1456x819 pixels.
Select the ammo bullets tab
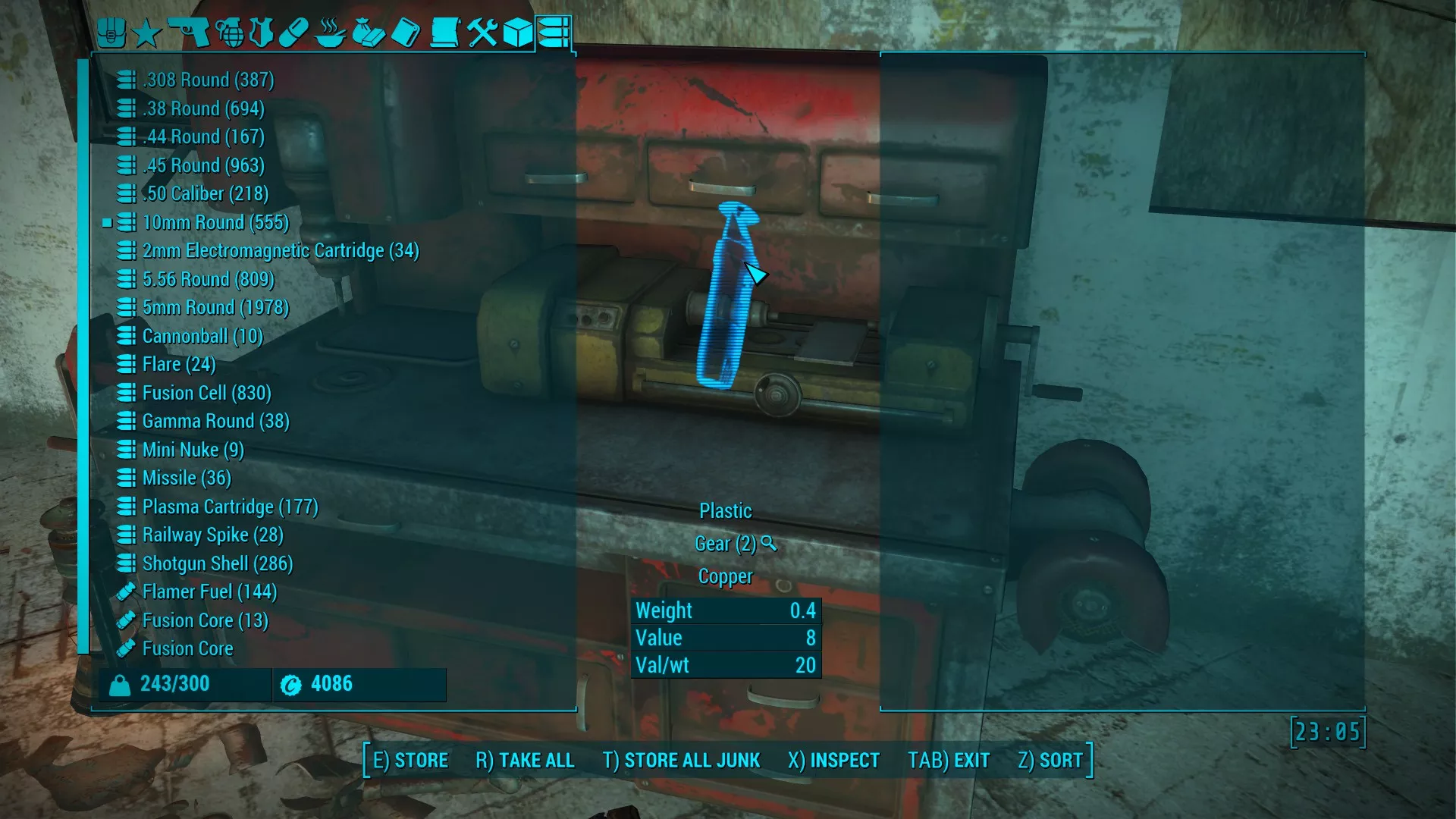point(554,33)
